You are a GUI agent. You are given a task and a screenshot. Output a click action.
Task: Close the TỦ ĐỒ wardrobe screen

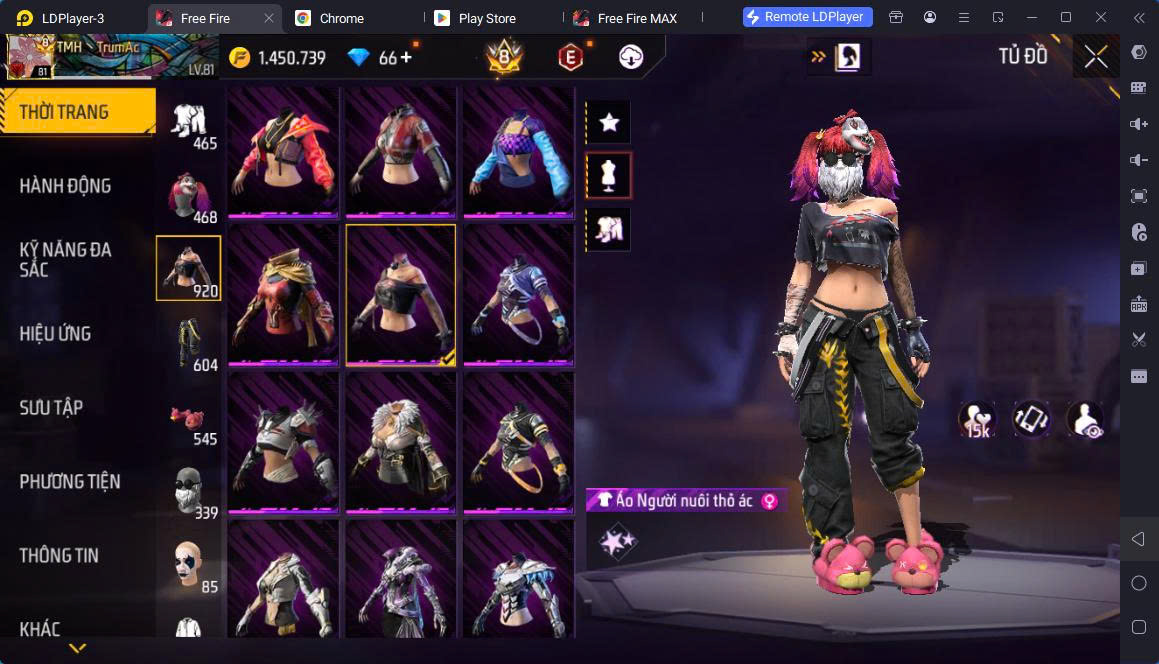pos(1096,57)
